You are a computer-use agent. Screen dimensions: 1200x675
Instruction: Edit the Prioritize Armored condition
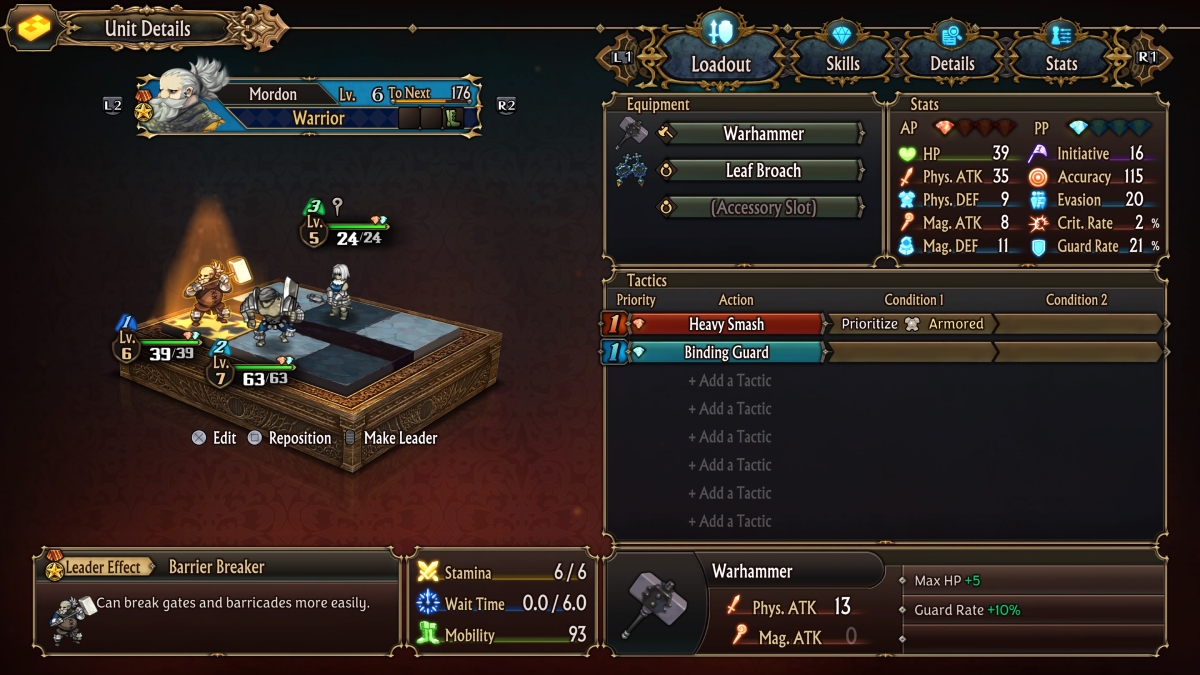point(910,324)
